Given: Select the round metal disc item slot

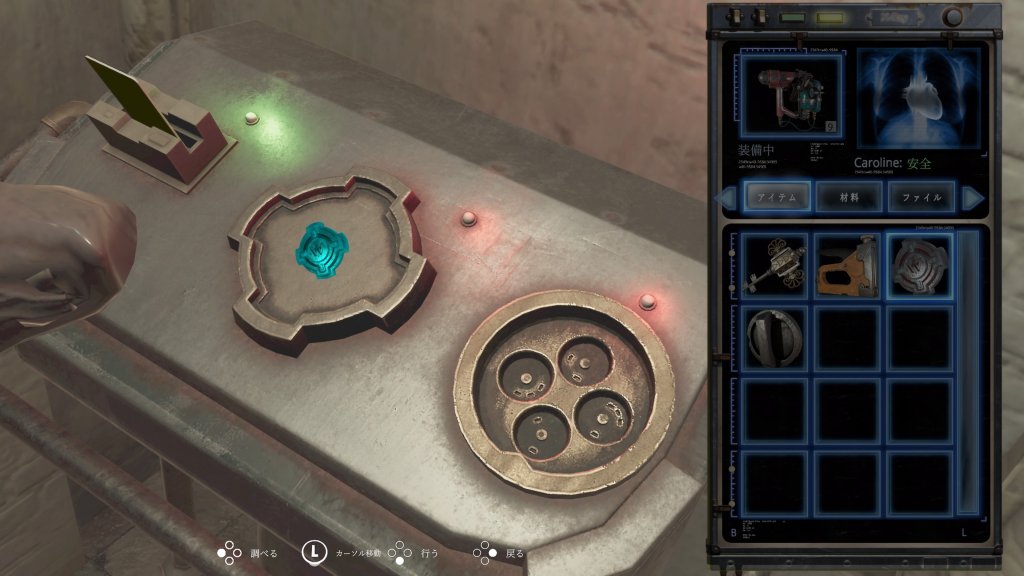Looking at the screenshot, I should point(775,338).
